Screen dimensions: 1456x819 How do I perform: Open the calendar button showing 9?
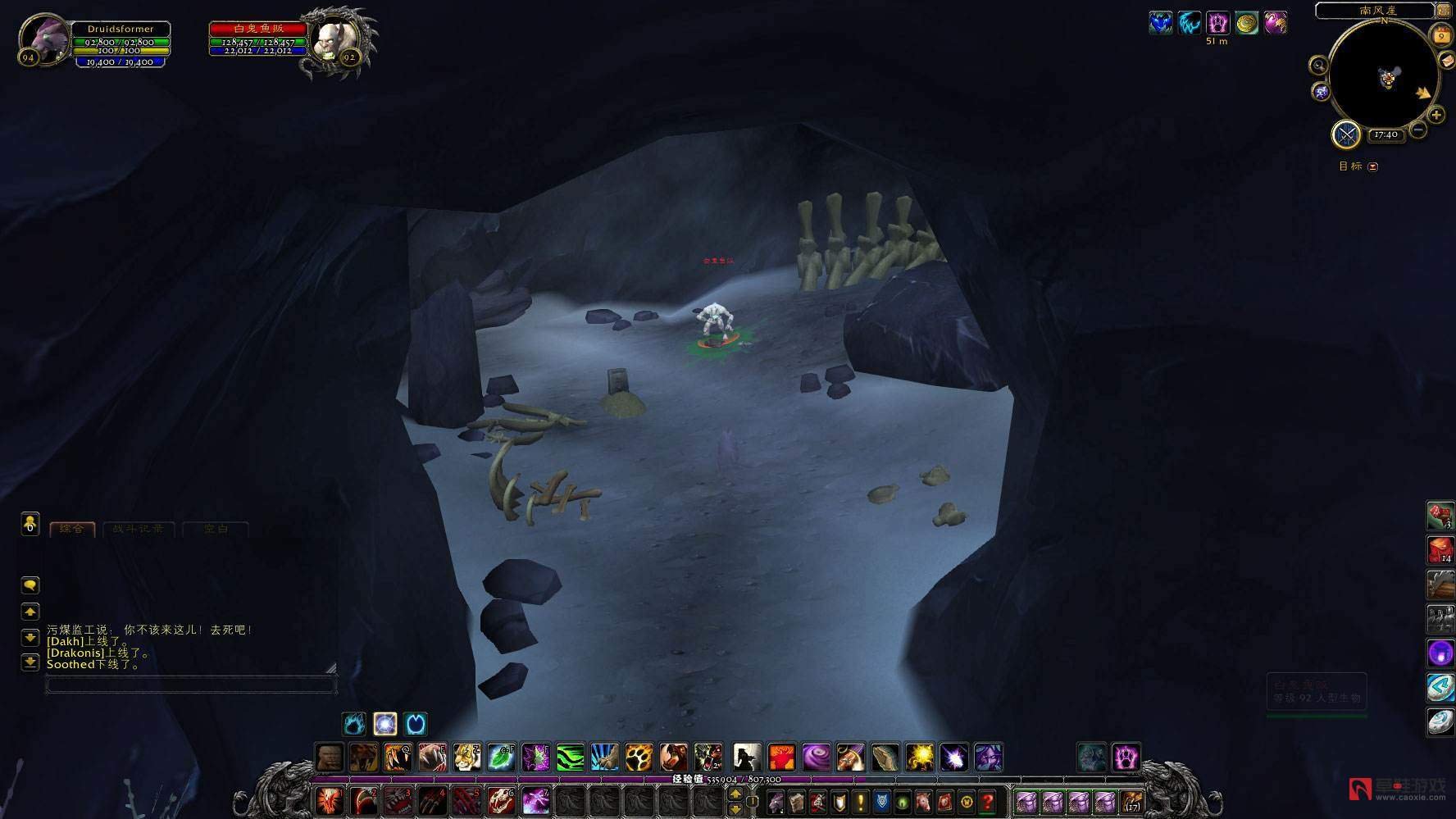click(x=1440, y=36)
